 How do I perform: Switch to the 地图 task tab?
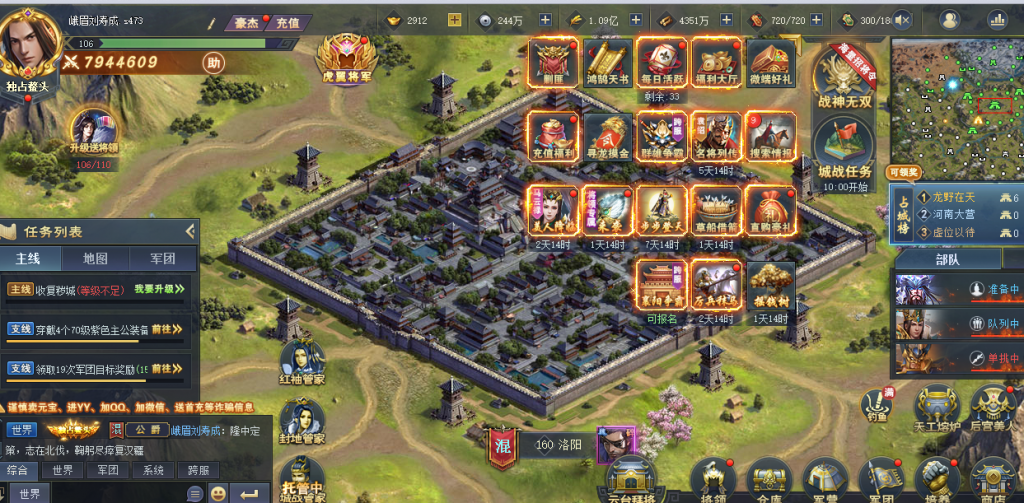tap(95, 258)
